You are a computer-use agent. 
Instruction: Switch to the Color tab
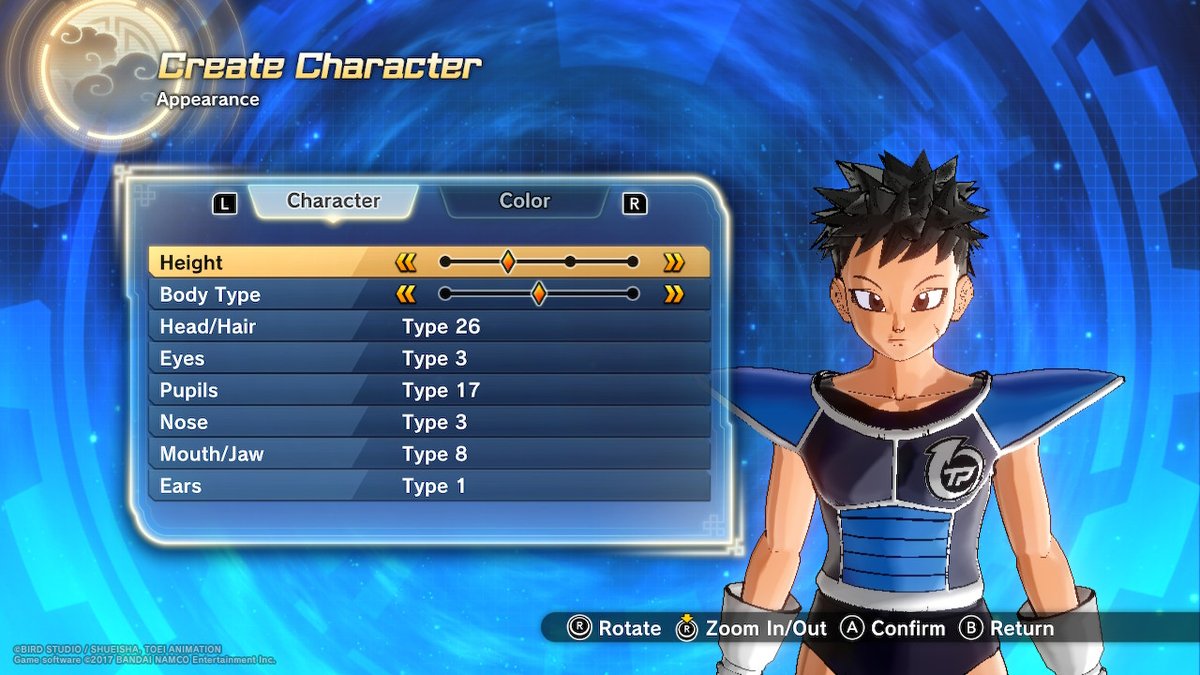(524, 201)
